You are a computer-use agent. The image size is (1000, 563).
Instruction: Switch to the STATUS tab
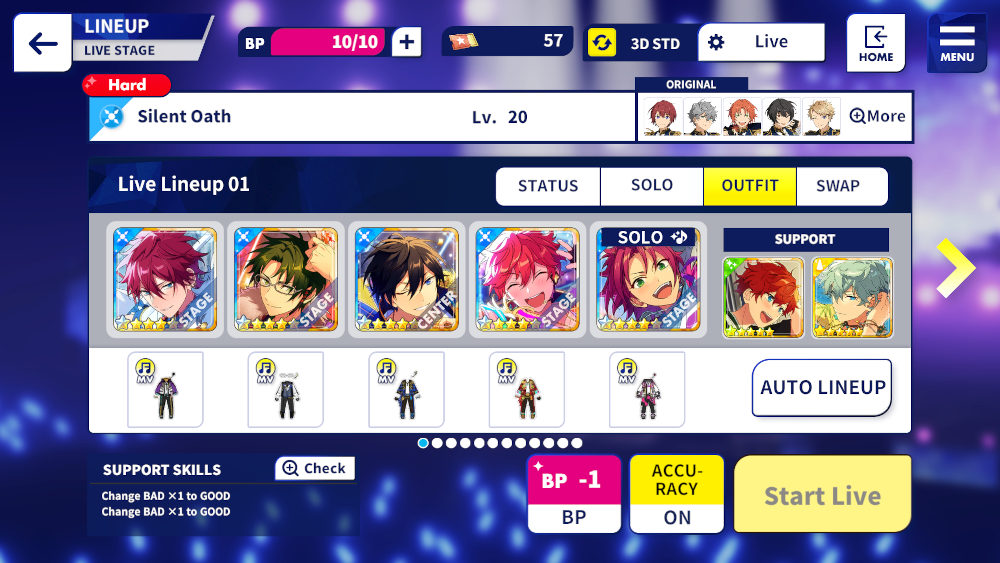pyautogui.click(x=548, y=186)
